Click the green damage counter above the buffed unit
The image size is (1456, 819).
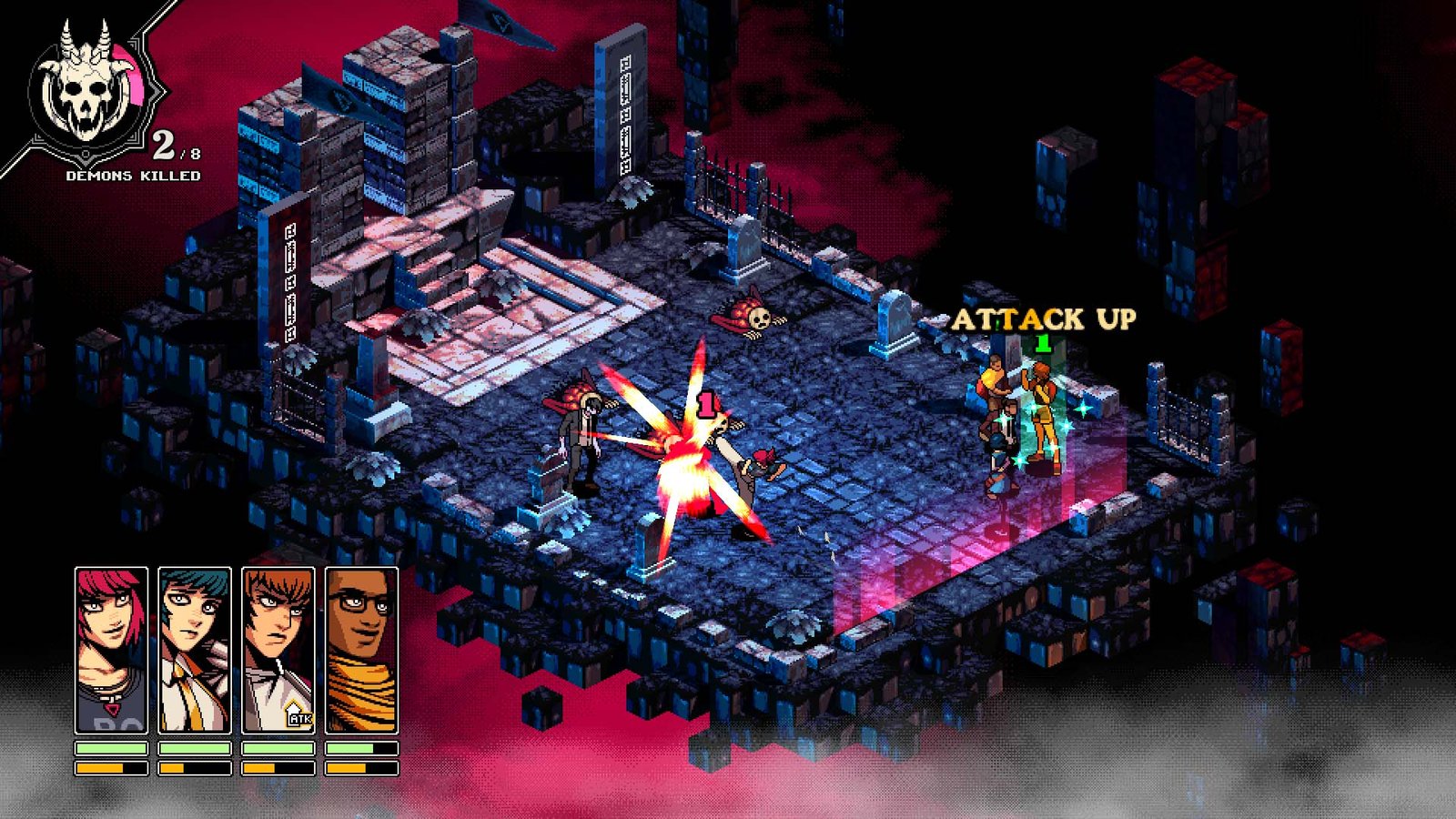1043,343
